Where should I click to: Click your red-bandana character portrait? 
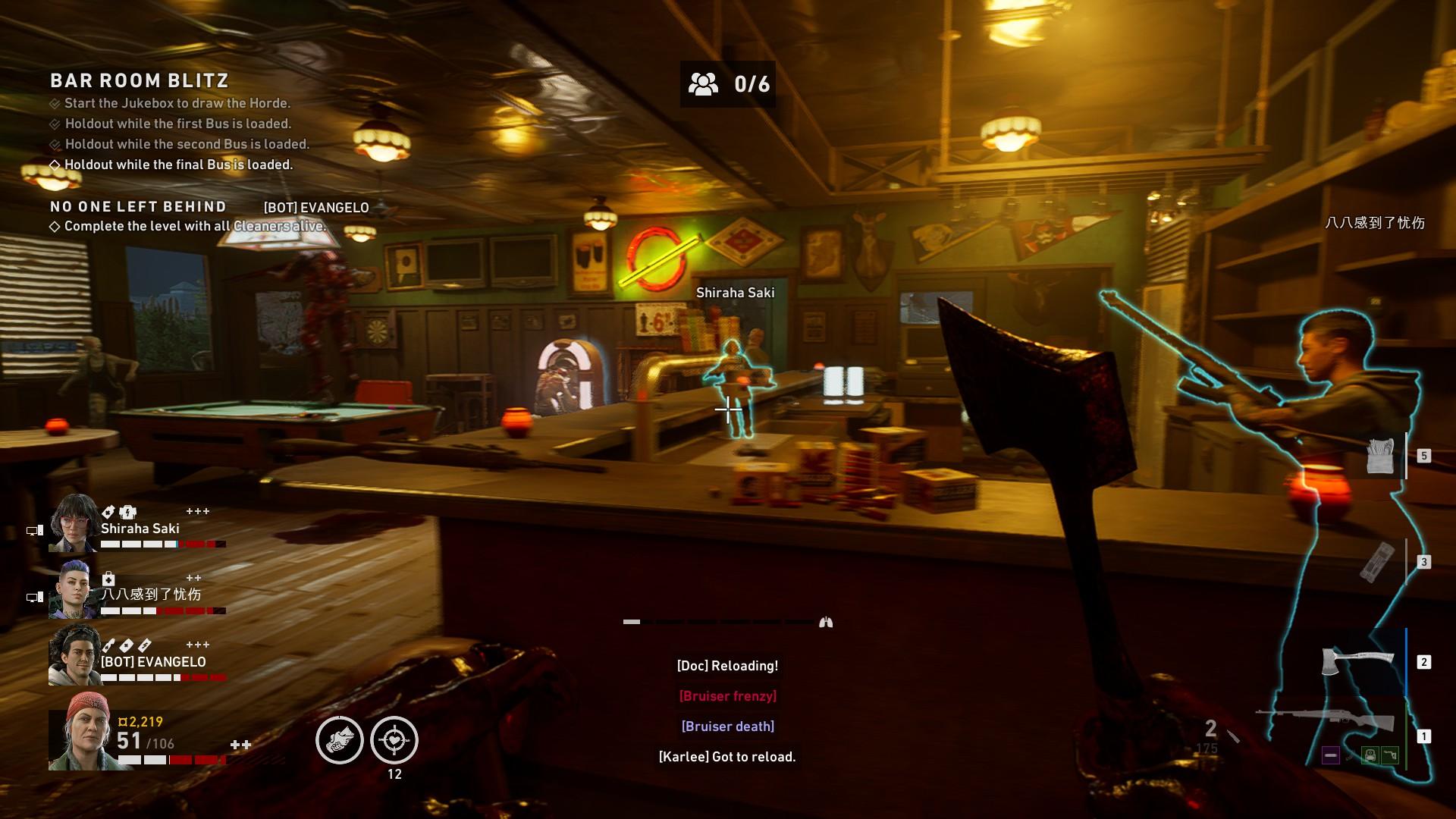(x=80, y=732)
